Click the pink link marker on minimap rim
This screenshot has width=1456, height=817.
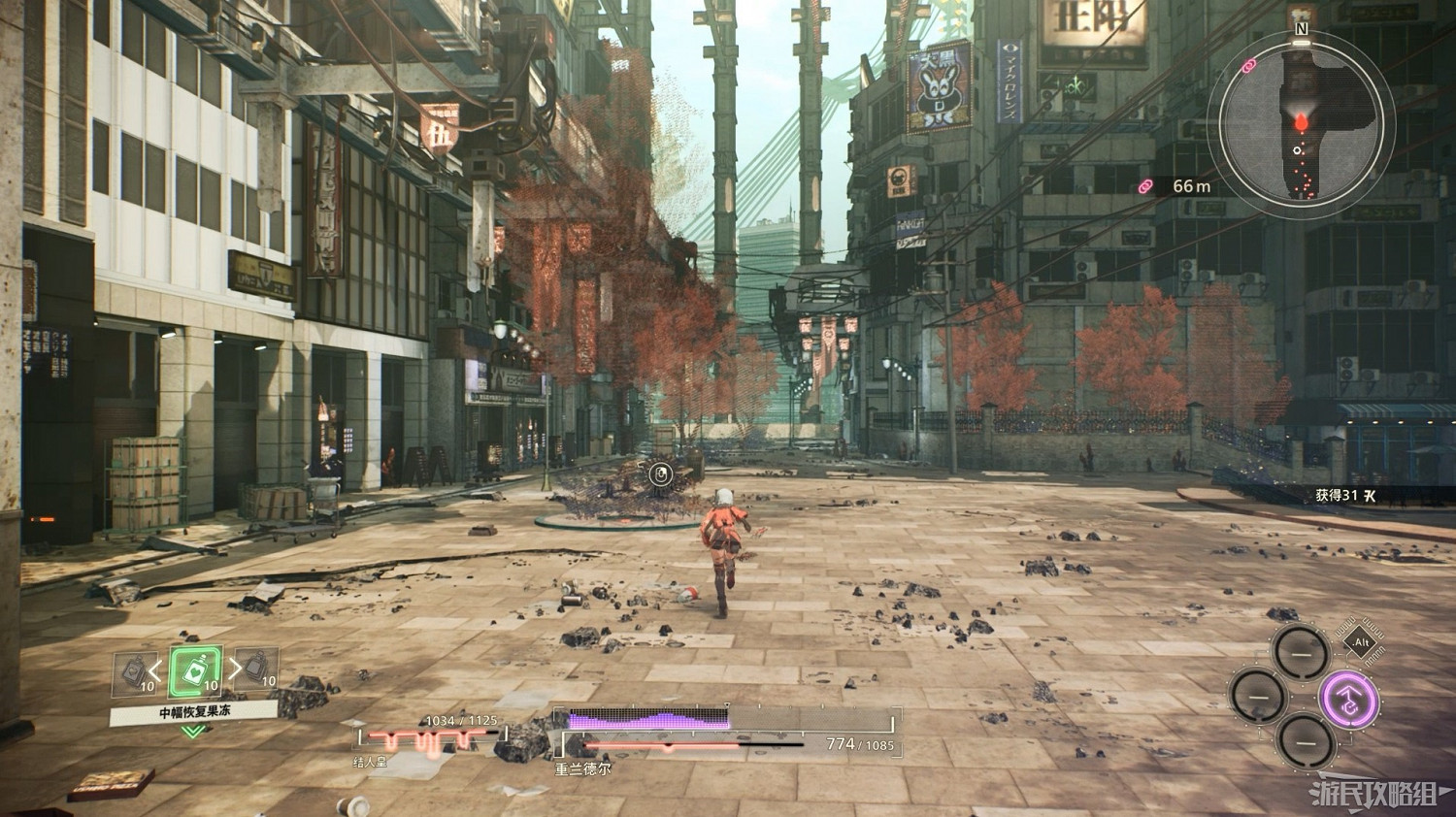coord(1248,65)
